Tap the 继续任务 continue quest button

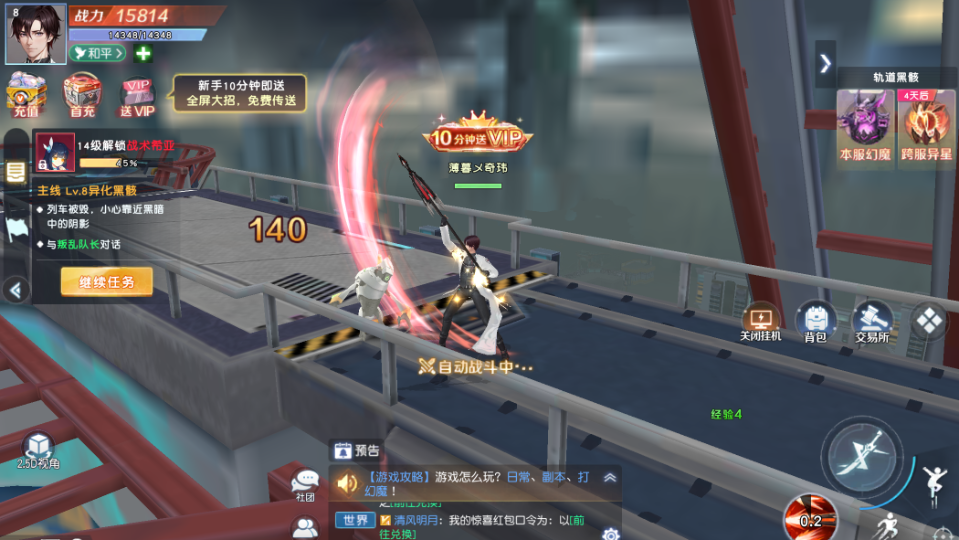(107, 282)
